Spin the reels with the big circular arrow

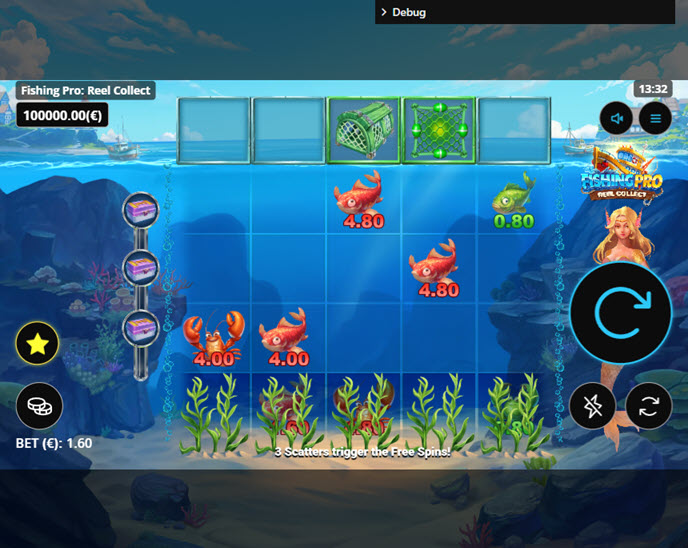(x=620, y=314)
